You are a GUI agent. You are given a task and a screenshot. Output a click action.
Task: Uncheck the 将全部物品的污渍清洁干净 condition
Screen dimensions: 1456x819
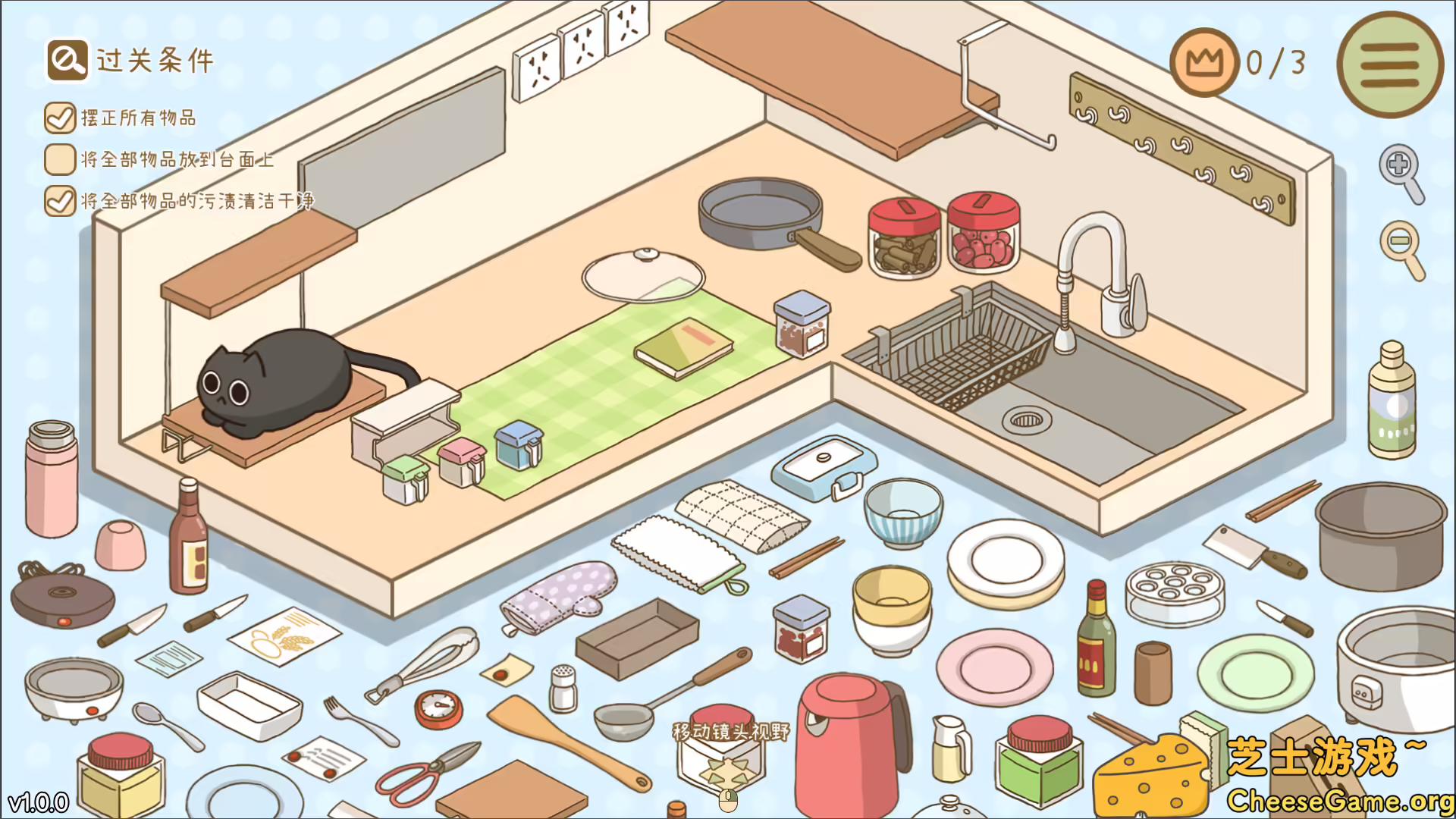[x=59, y=202]
